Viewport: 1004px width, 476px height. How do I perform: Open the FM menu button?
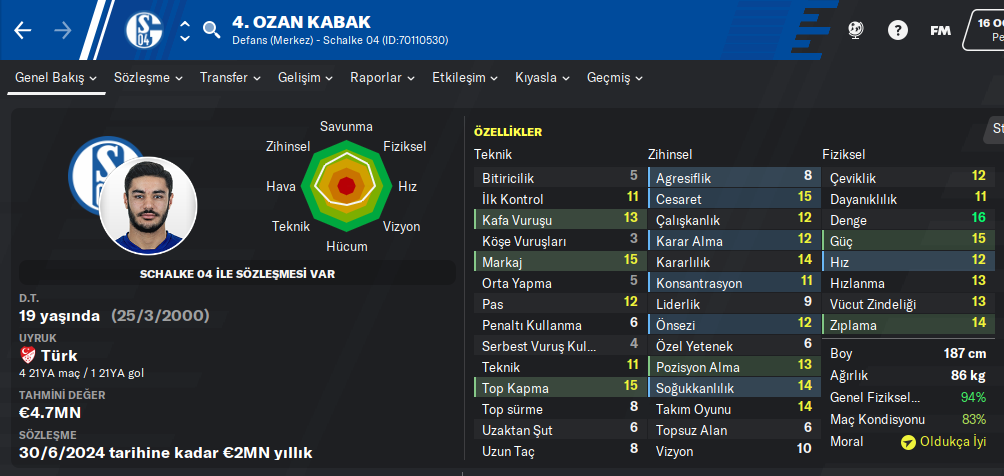[940, 30]
